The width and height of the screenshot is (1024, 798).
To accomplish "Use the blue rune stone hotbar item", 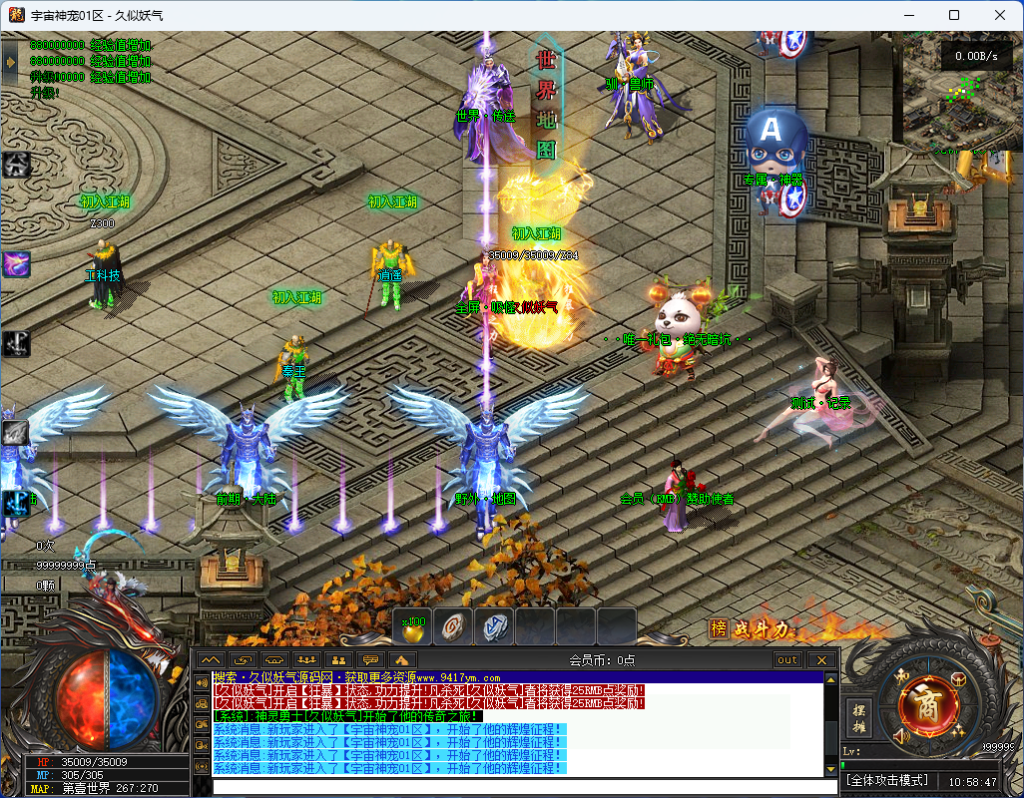I will [x=494, y=627].
